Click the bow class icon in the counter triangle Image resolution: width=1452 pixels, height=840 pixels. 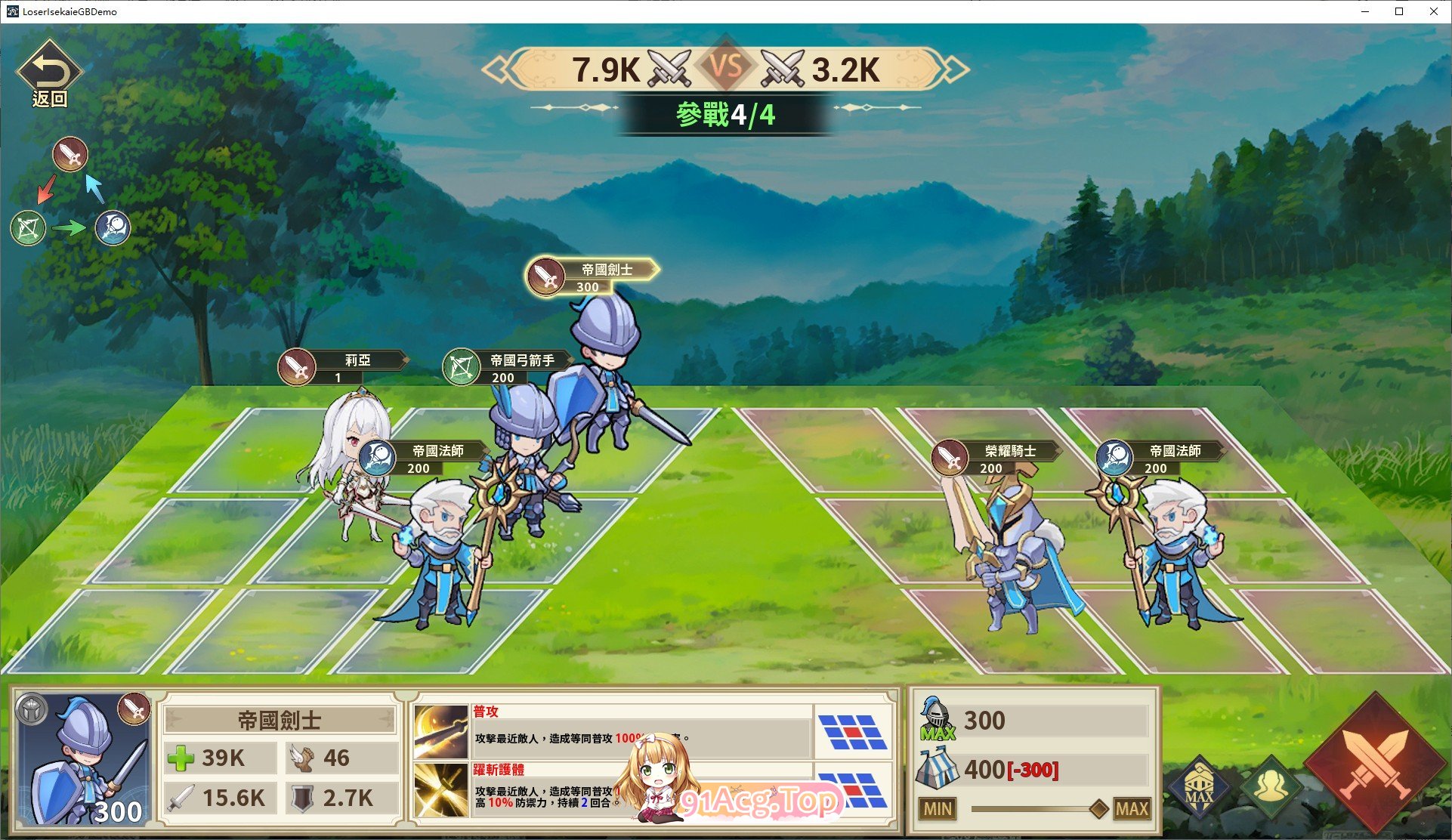tap(29, 228)
